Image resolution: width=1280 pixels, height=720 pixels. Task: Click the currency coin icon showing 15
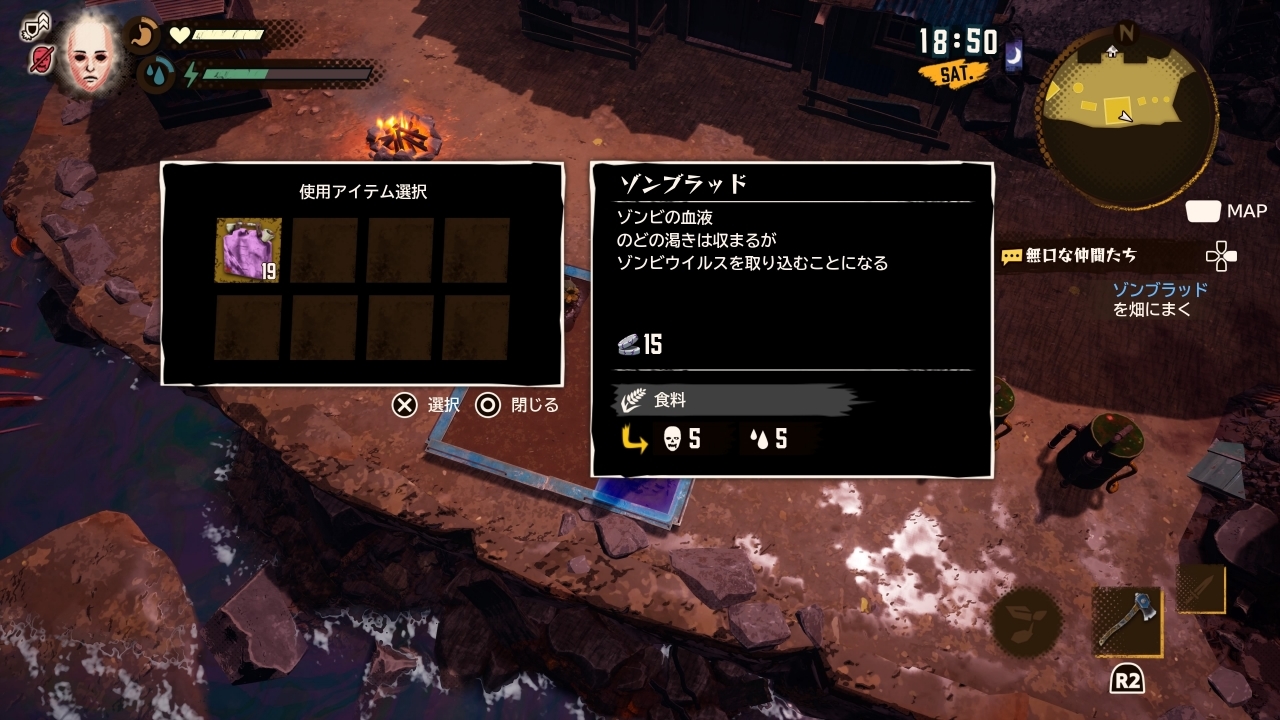pyautogui.click(x=629, y=344)
